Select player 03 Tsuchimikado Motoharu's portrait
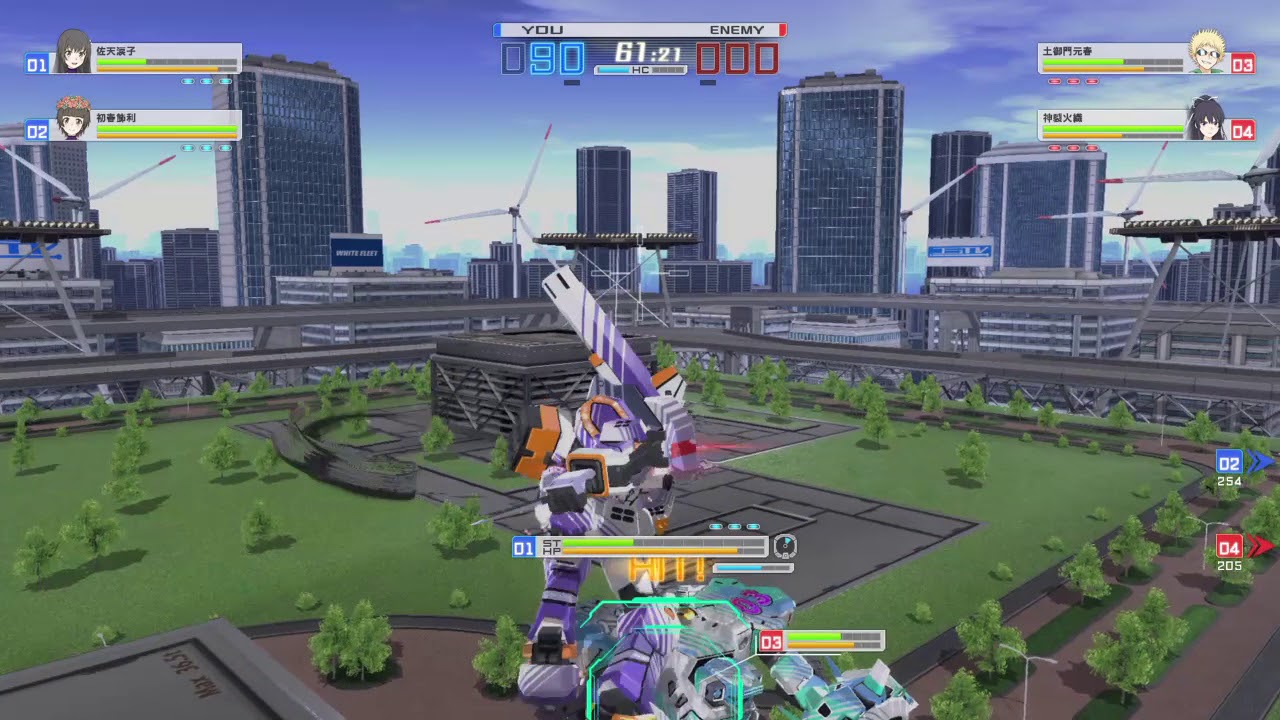1280x720 pixels. pyautogui.click(x=1206, y=56)
